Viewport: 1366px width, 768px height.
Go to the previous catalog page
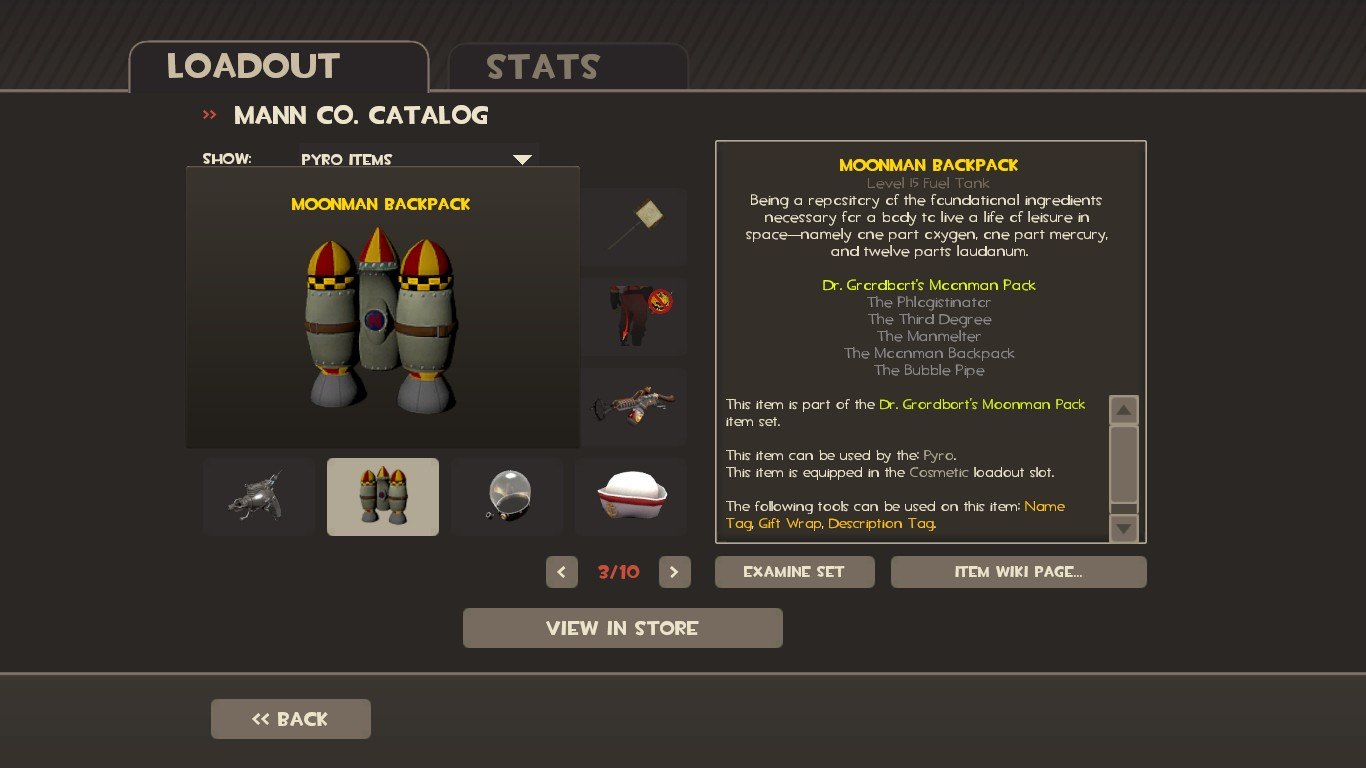click(x=561, y=572)
